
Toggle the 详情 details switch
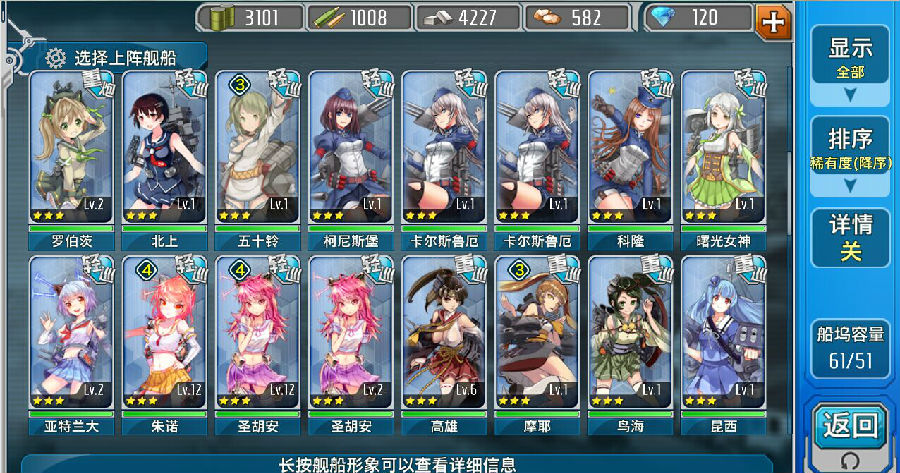pyautogui.click(x=850, y=238)
